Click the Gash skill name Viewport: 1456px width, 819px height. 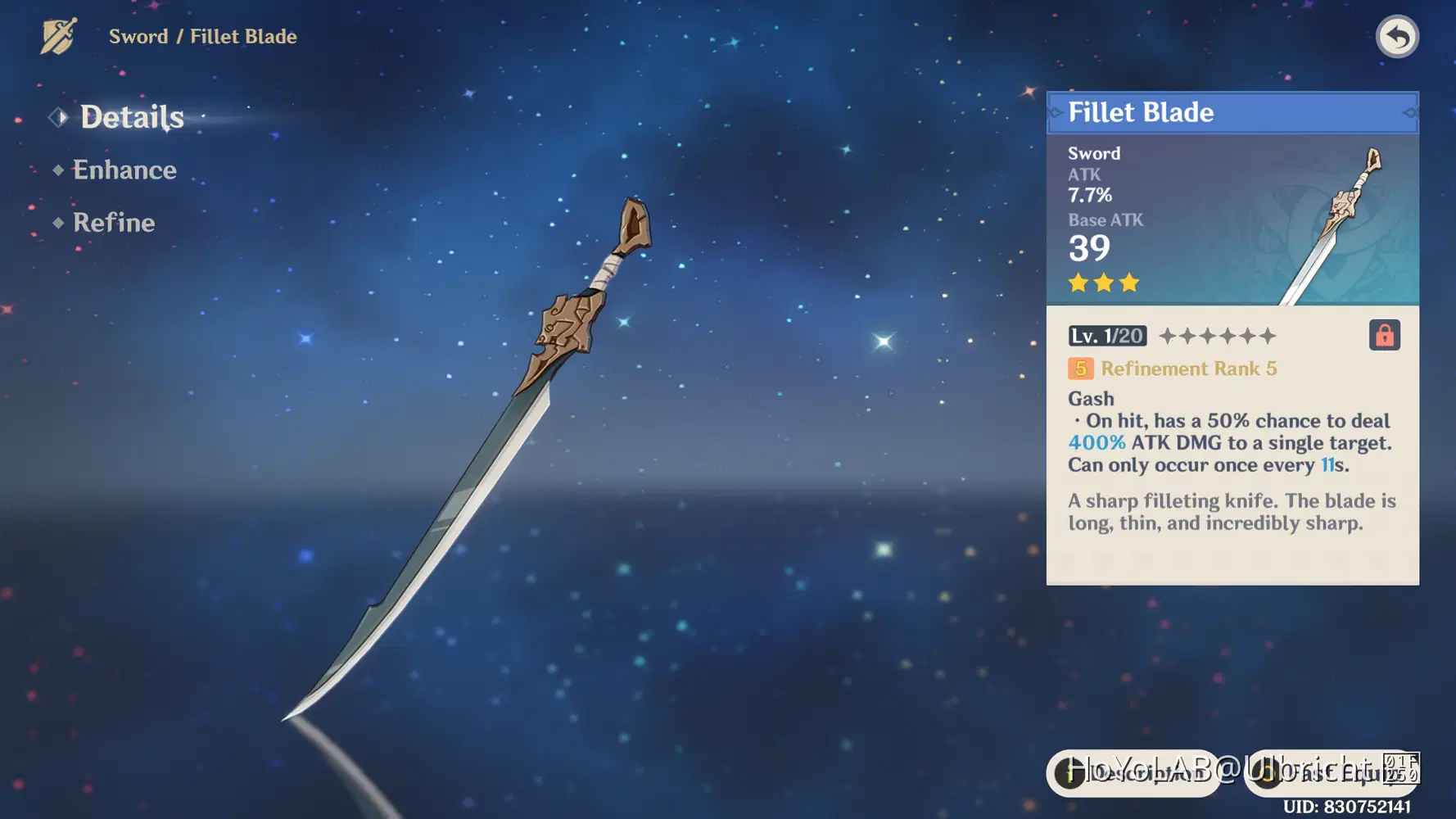(1090, 399)
